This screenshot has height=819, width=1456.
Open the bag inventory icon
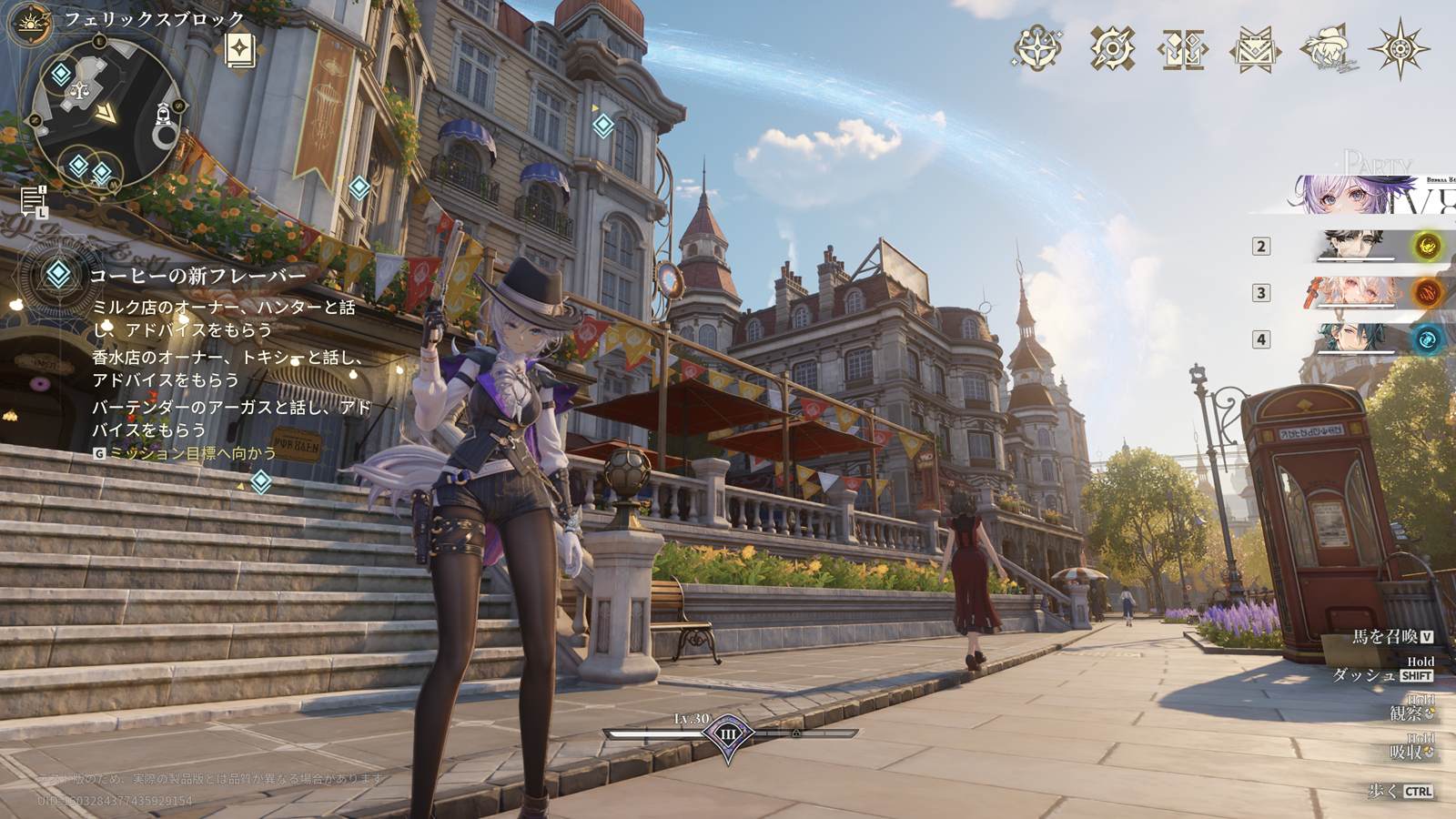(1255, 48)
